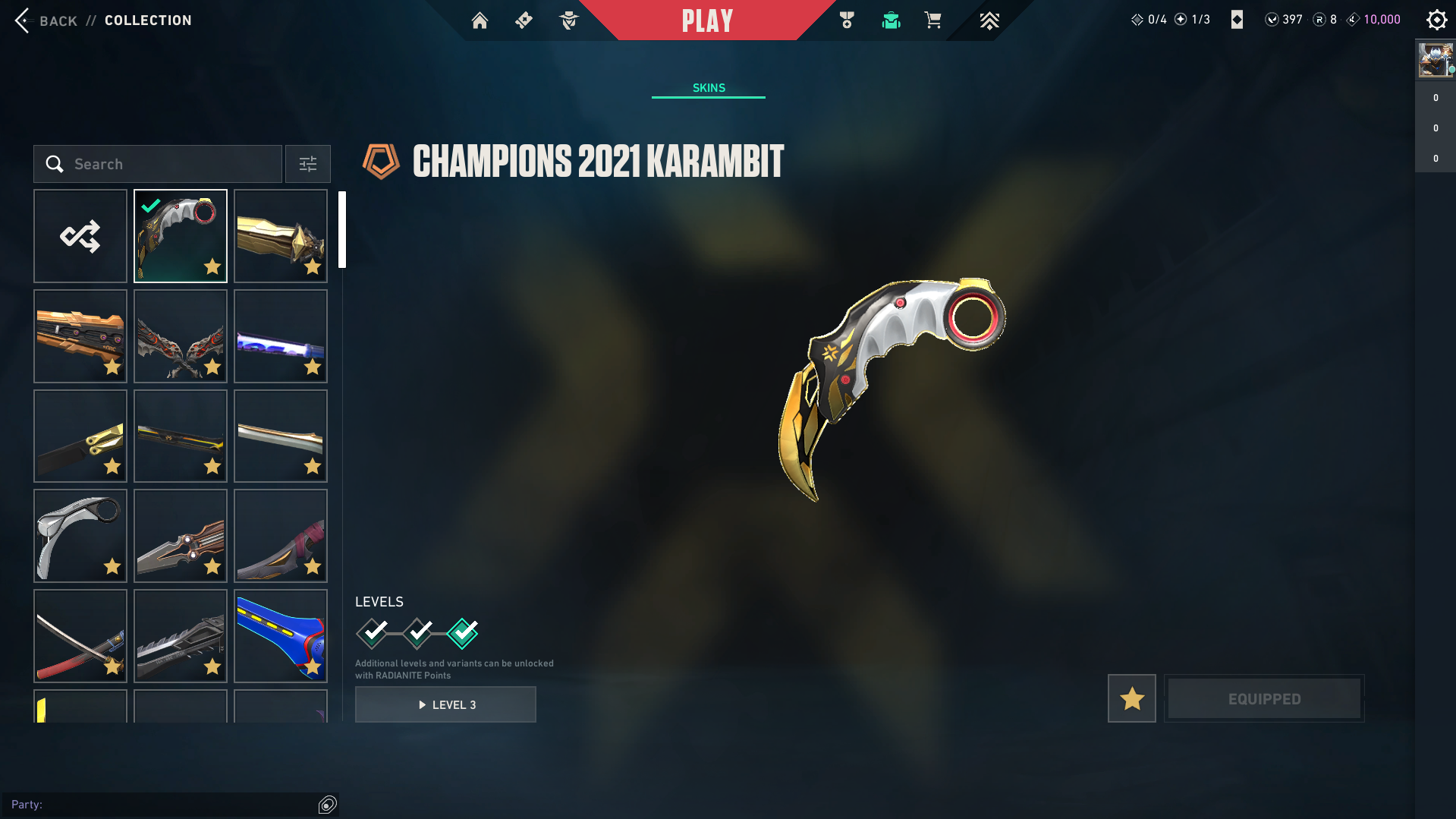The width and height of the screenshot is (1456, 819).
Task: Select the random favorite shuffle tile
Action: [80, 236]
